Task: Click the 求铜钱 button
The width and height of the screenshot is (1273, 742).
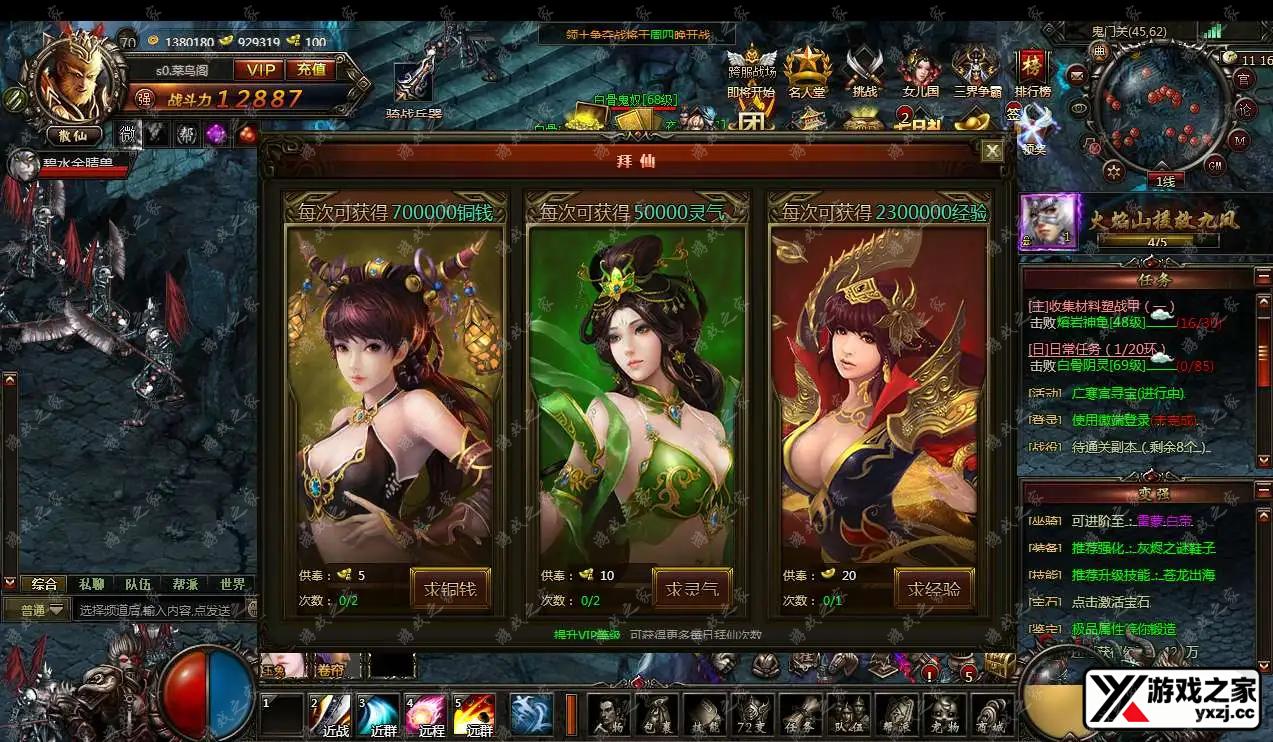Action: pos(450,588)
